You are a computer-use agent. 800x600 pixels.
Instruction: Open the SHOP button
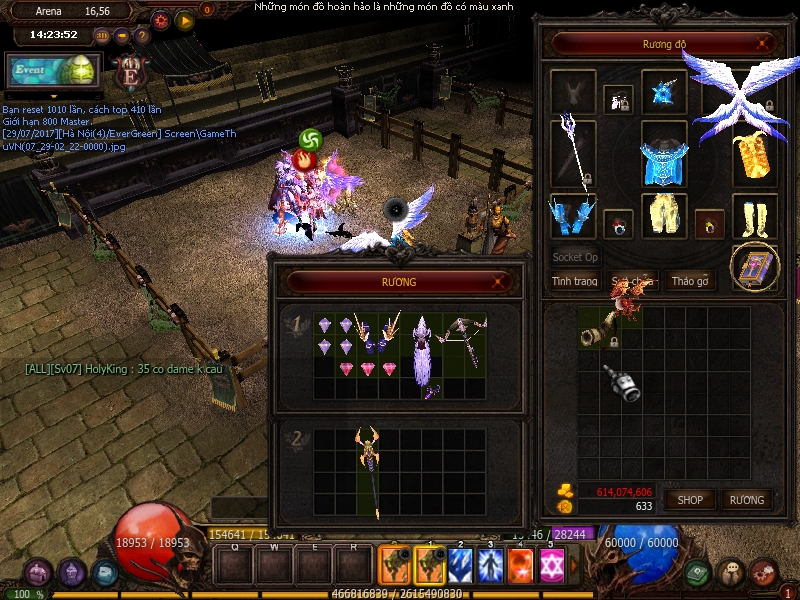pos(690,500)
